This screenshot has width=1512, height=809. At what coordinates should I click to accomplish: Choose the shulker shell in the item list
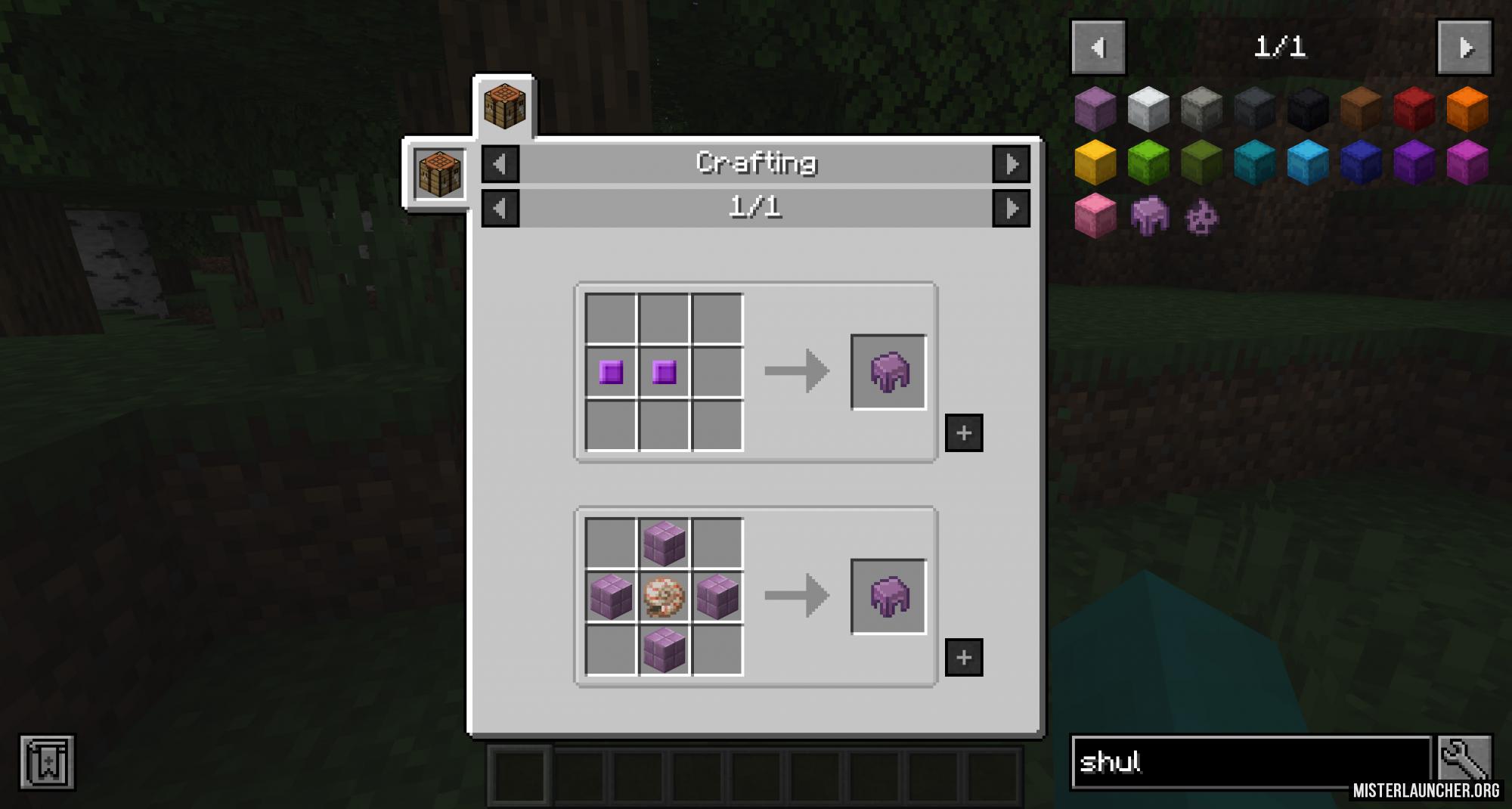tap(1149, 217)
